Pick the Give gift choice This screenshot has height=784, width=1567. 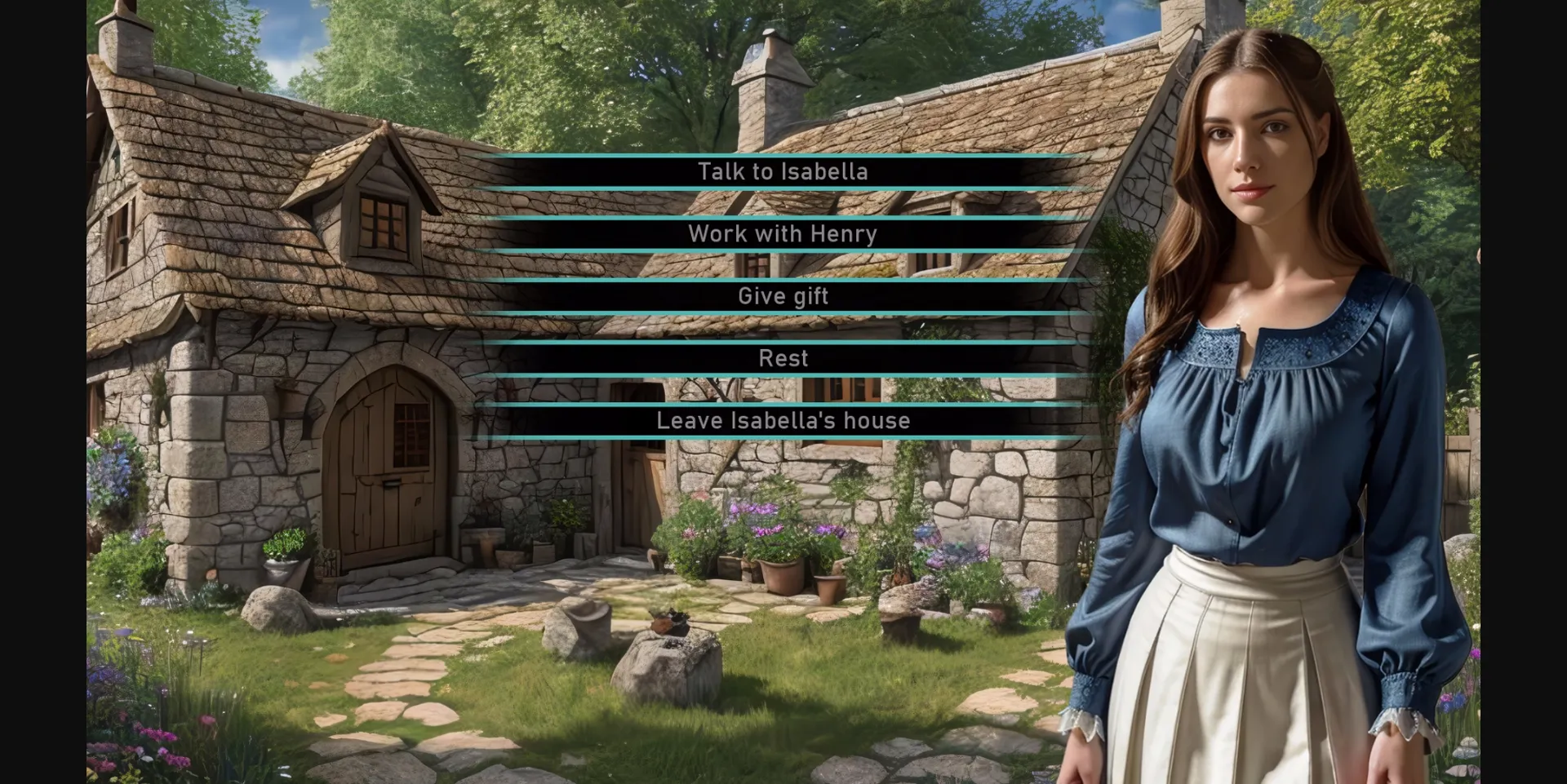click(x=783, y=296)
